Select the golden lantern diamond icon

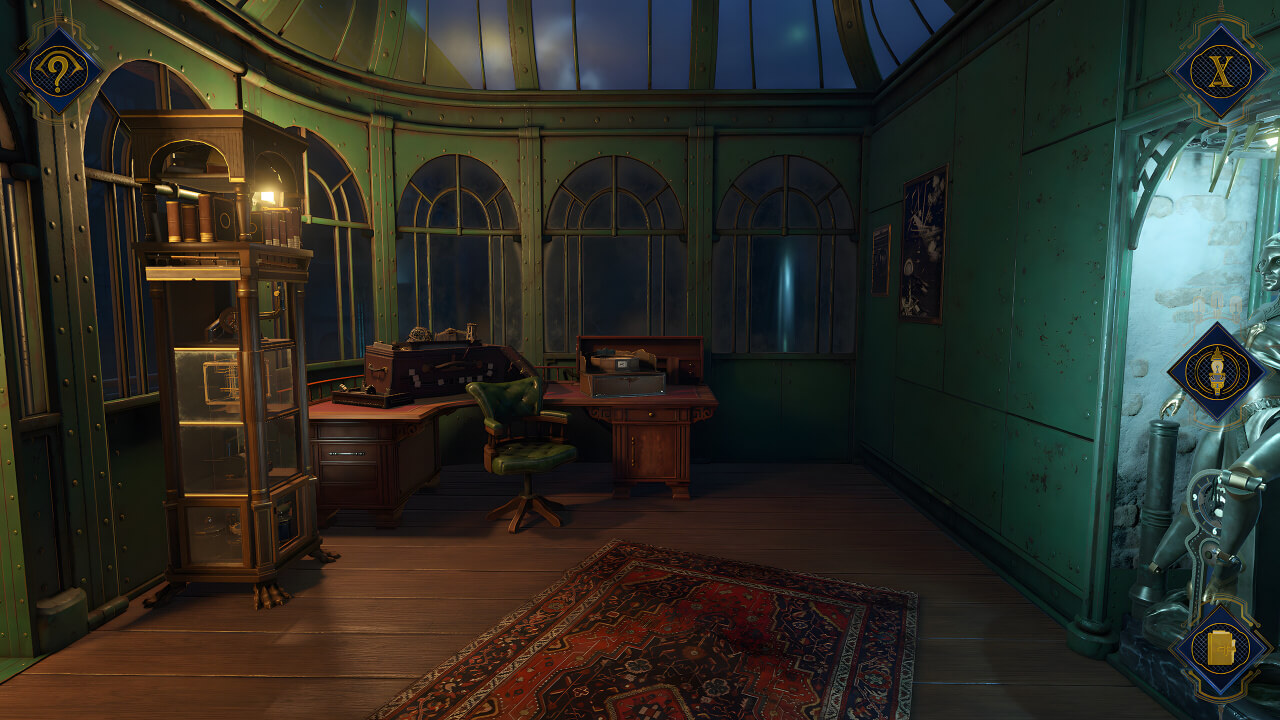click(1217, 372)
